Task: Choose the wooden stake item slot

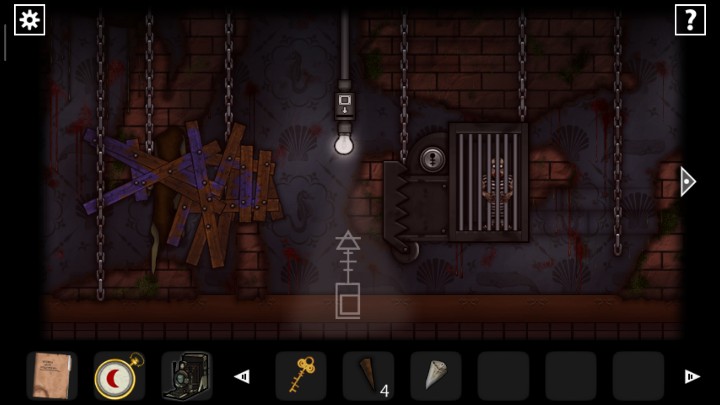Action: click(367, 376)
